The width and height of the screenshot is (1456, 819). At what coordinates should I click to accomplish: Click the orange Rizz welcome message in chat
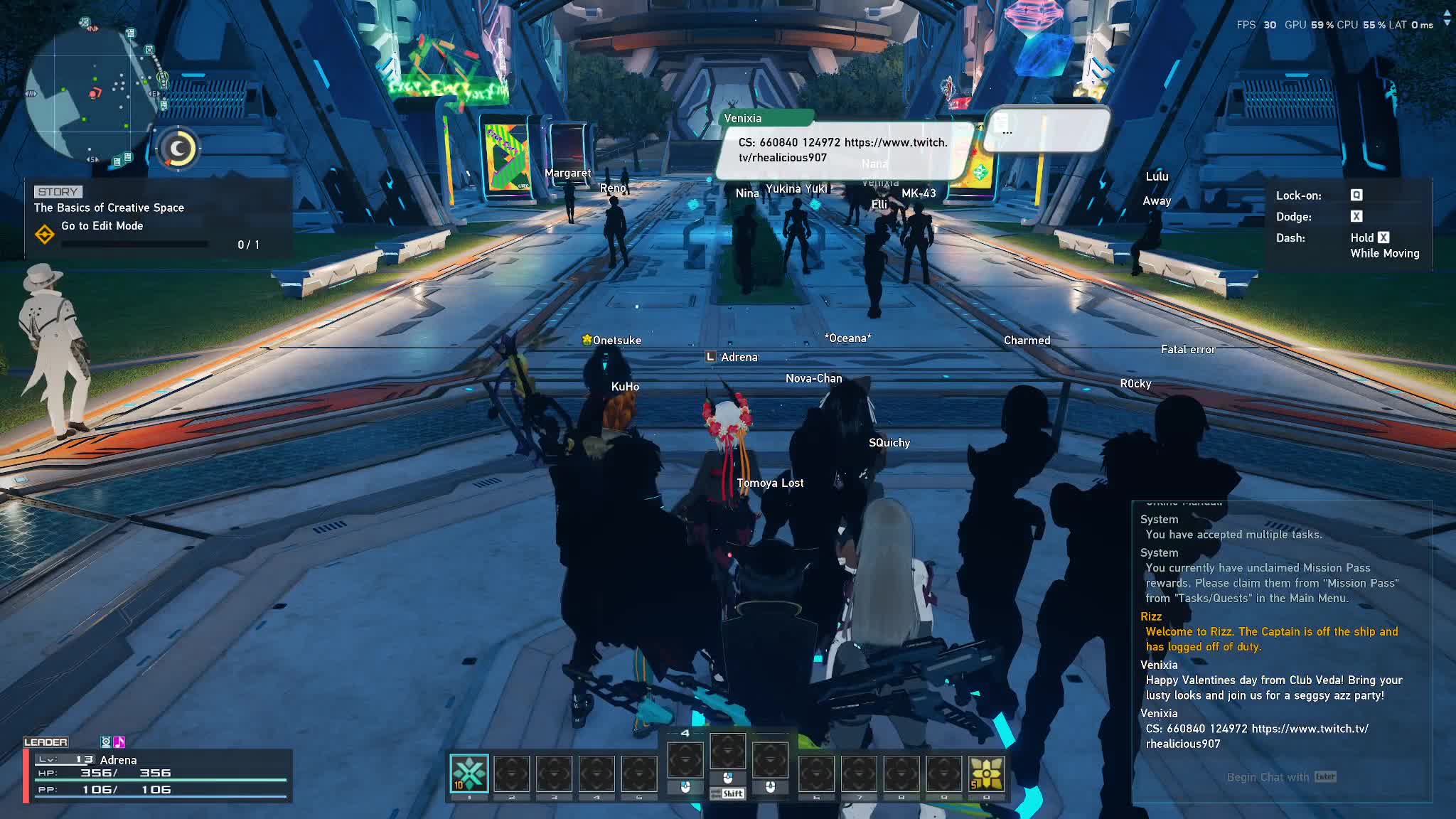point(1270,638)
